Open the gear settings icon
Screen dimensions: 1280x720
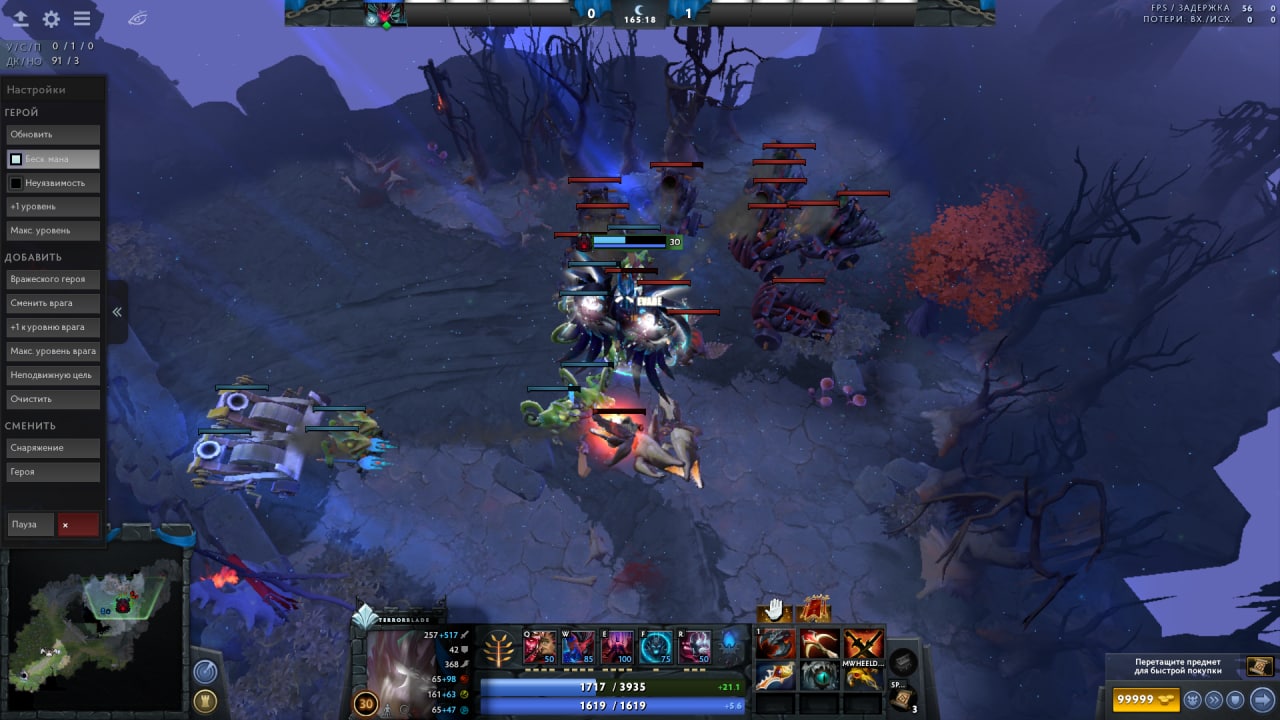(x=51, y=19)
